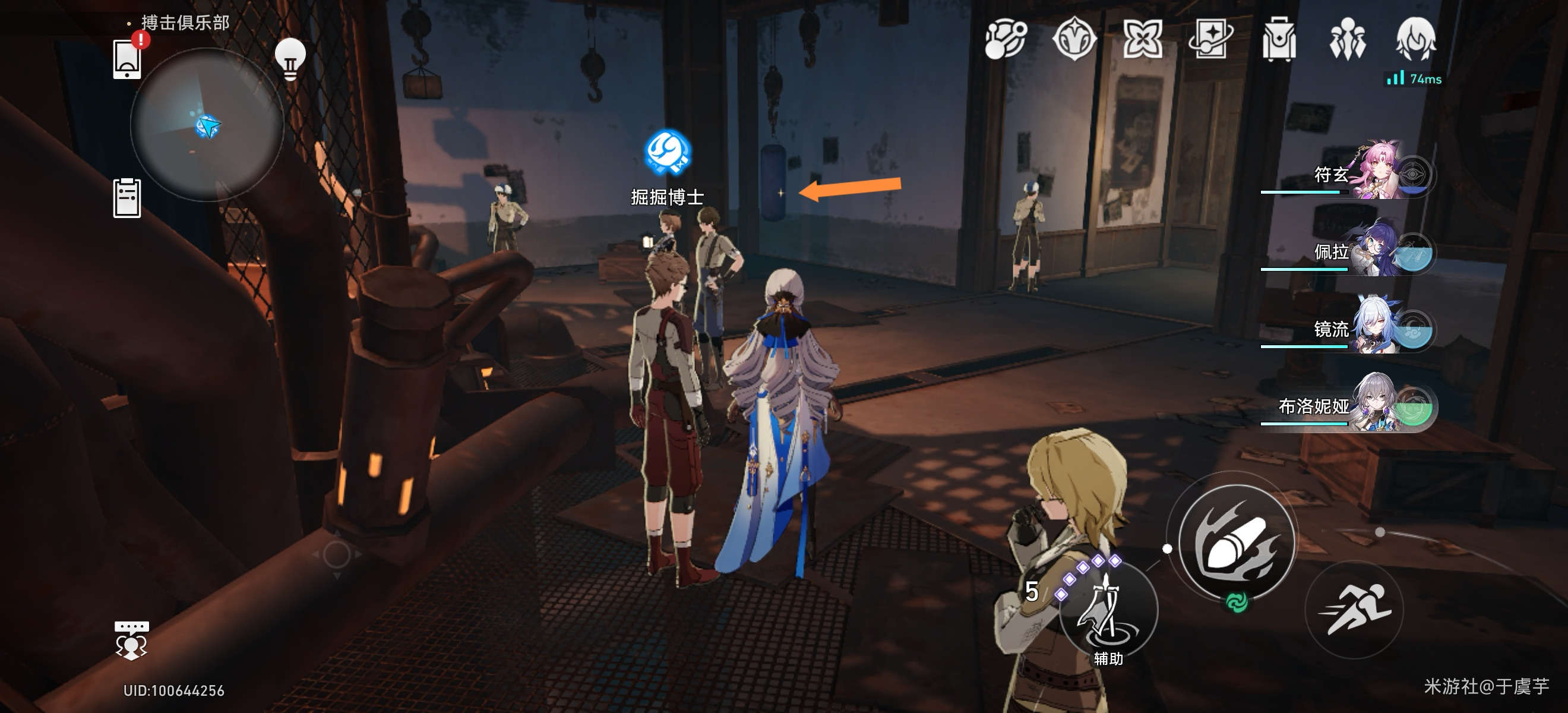Open the chat bubble icon
Screen dimensions: 1568x713
coord(131,640)
